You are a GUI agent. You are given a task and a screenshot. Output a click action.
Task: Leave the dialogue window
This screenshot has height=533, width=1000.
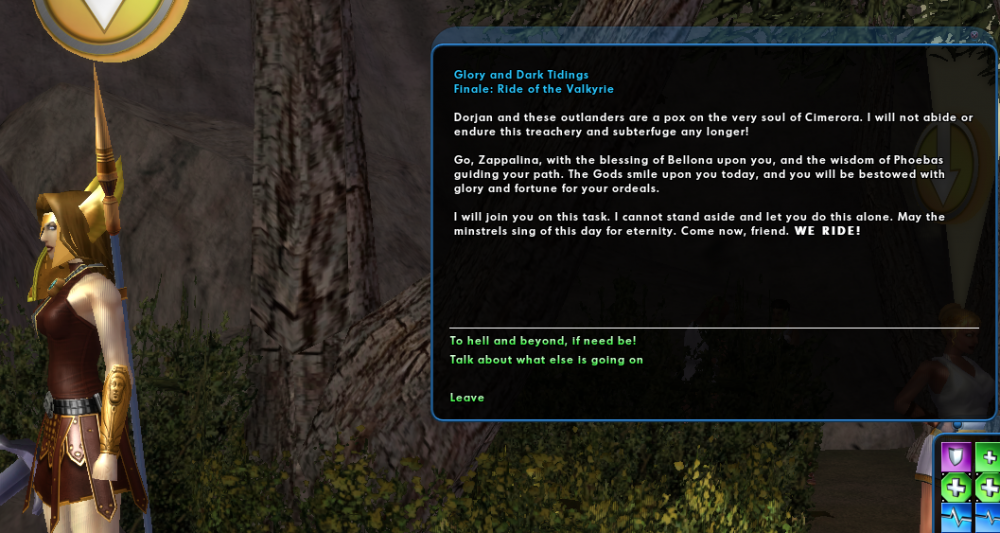tap(467, 398)
